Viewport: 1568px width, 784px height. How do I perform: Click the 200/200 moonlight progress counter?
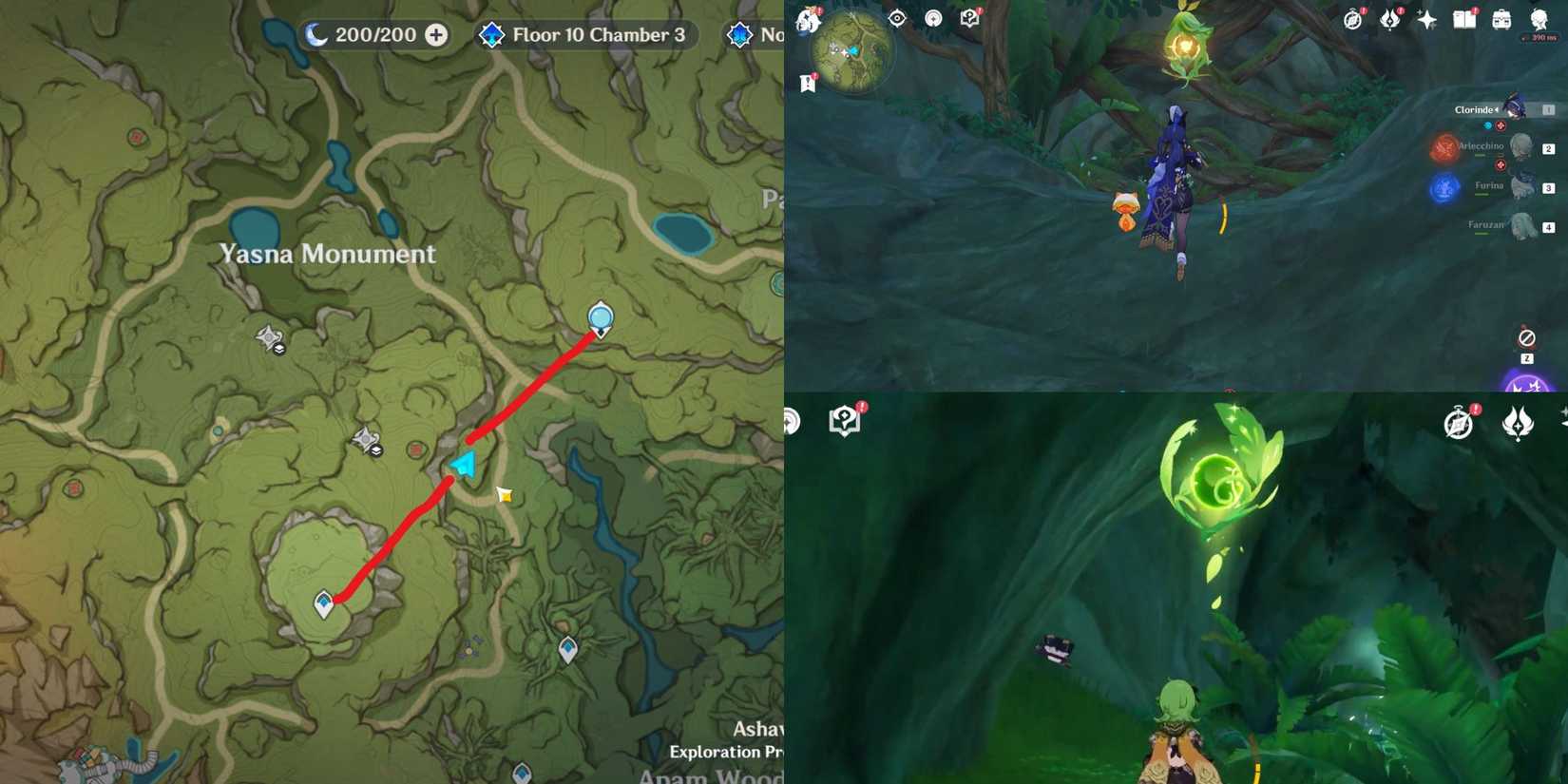[x=375, y=34]
